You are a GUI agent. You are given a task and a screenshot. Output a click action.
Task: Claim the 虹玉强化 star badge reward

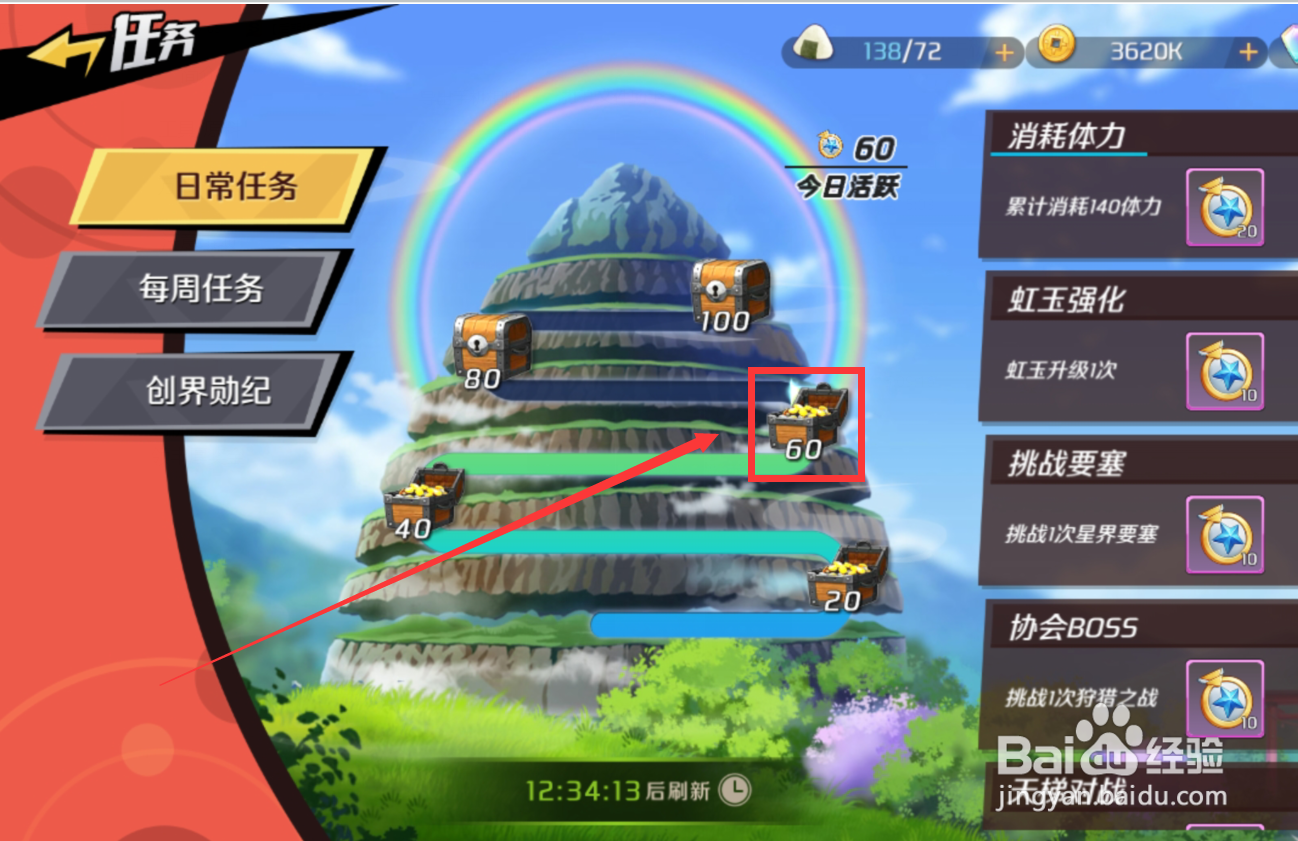click(x=1227, y=372)
